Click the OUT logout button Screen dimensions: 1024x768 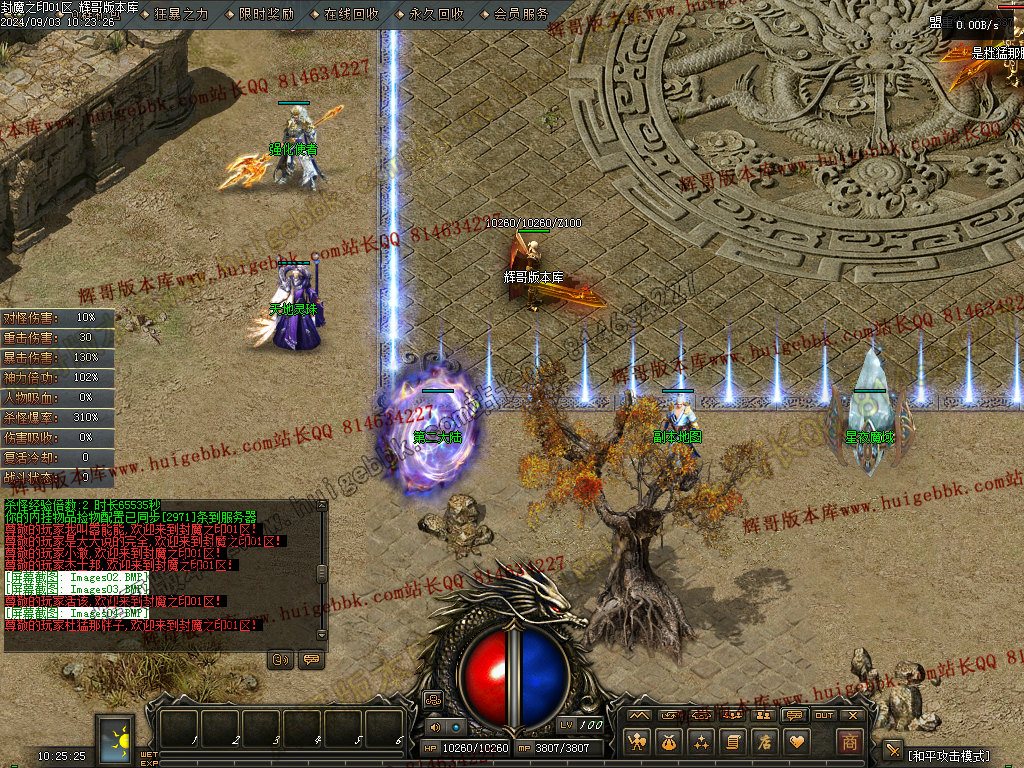click(x=824, y=715)
